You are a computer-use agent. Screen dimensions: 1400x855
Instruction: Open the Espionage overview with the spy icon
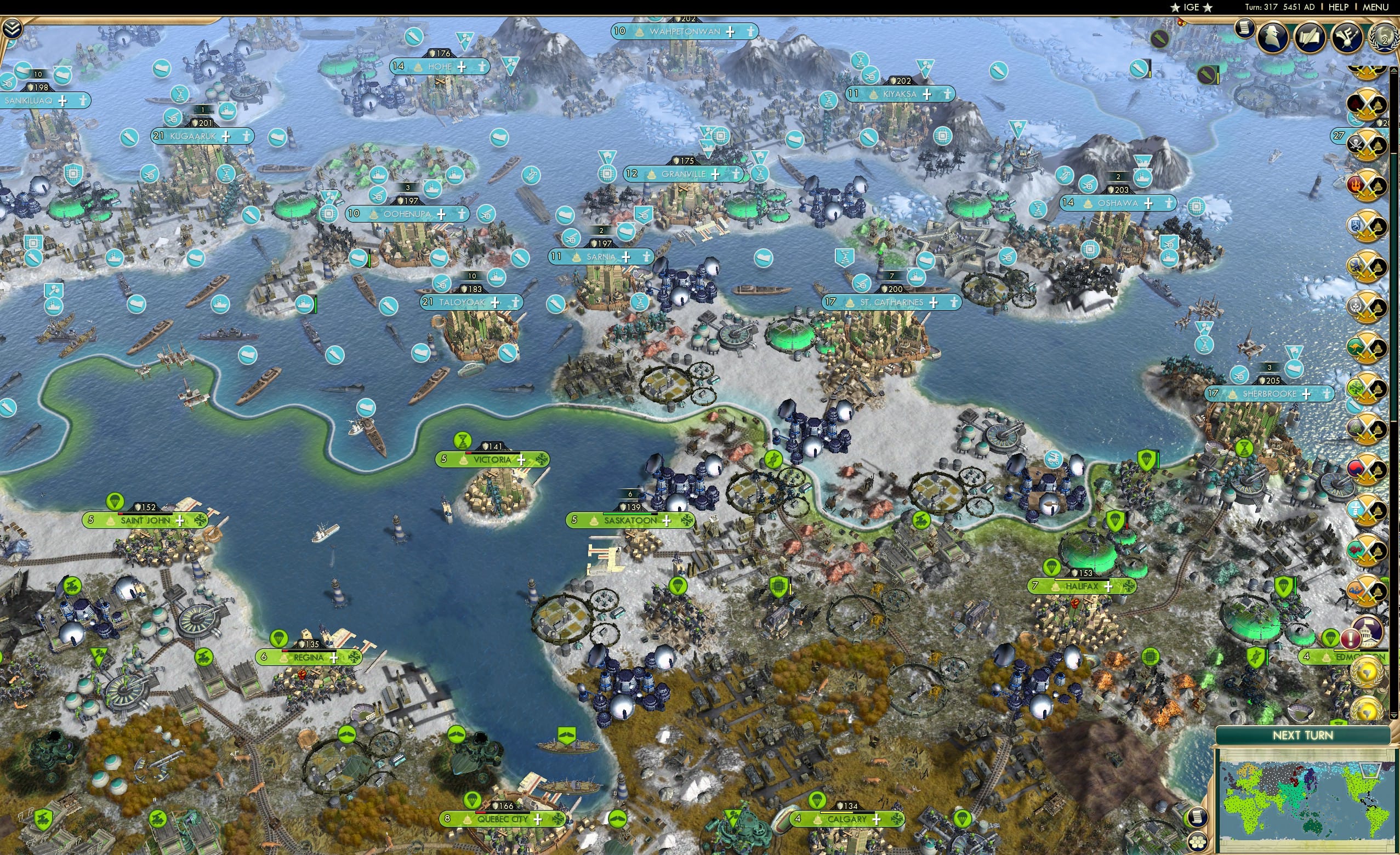(x=1272, y=38)
